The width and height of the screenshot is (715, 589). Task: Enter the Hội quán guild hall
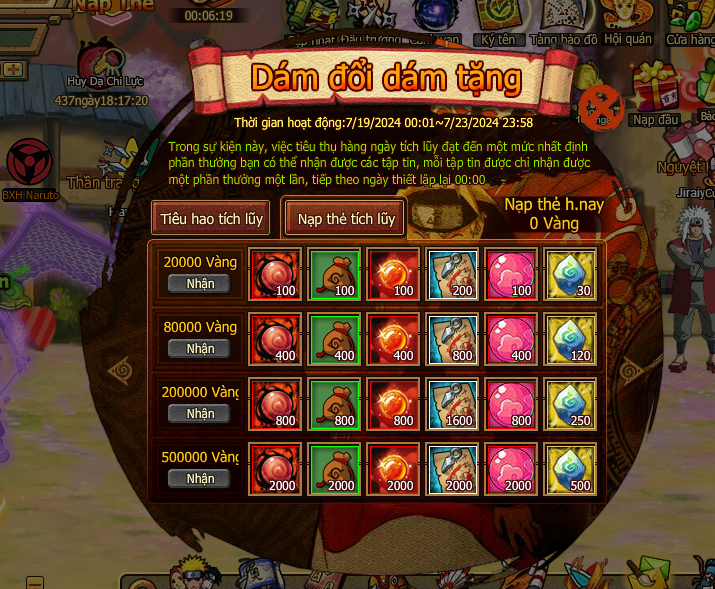click(628, 18)
